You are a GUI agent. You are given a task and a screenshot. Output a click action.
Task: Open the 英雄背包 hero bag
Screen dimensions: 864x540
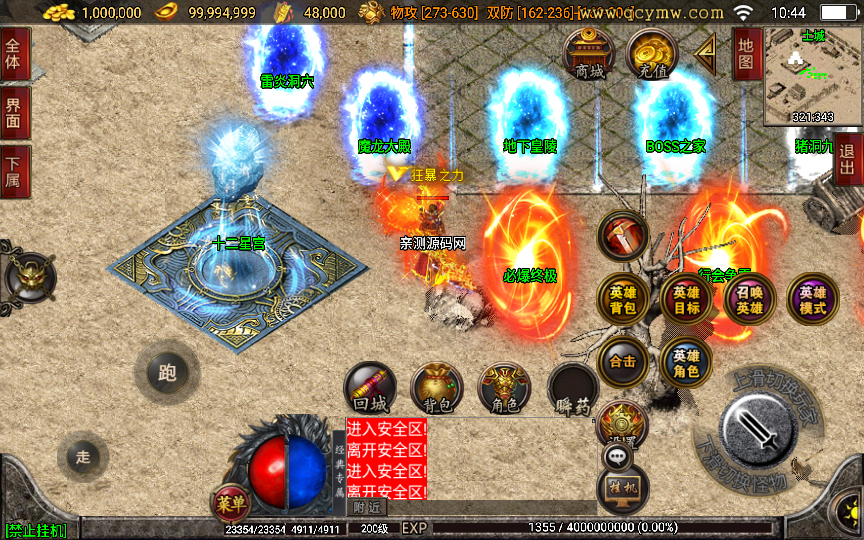pyautogui.click(x=623, y=299)
